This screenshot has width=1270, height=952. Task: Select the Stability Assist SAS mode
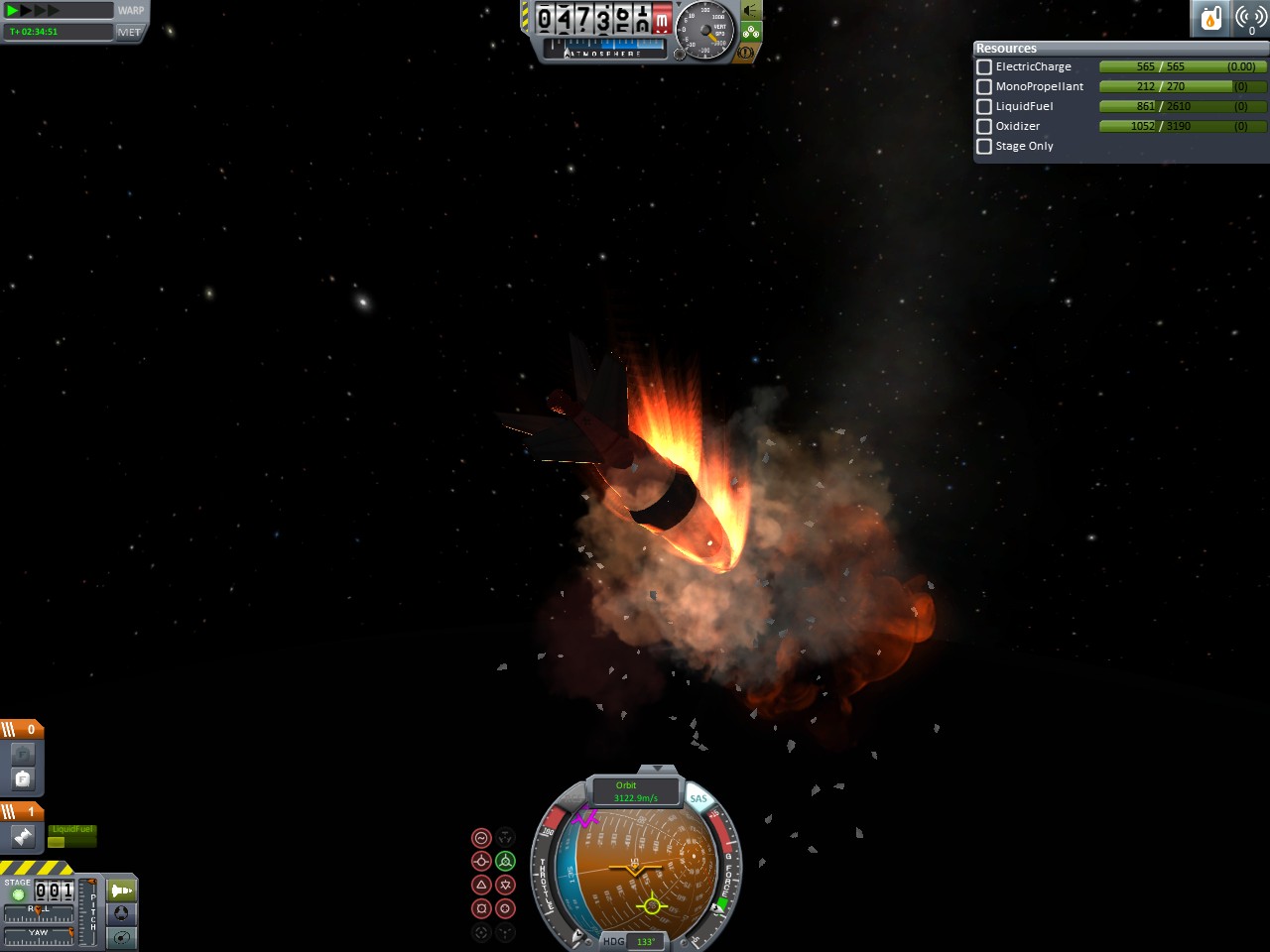pos(481,838)
